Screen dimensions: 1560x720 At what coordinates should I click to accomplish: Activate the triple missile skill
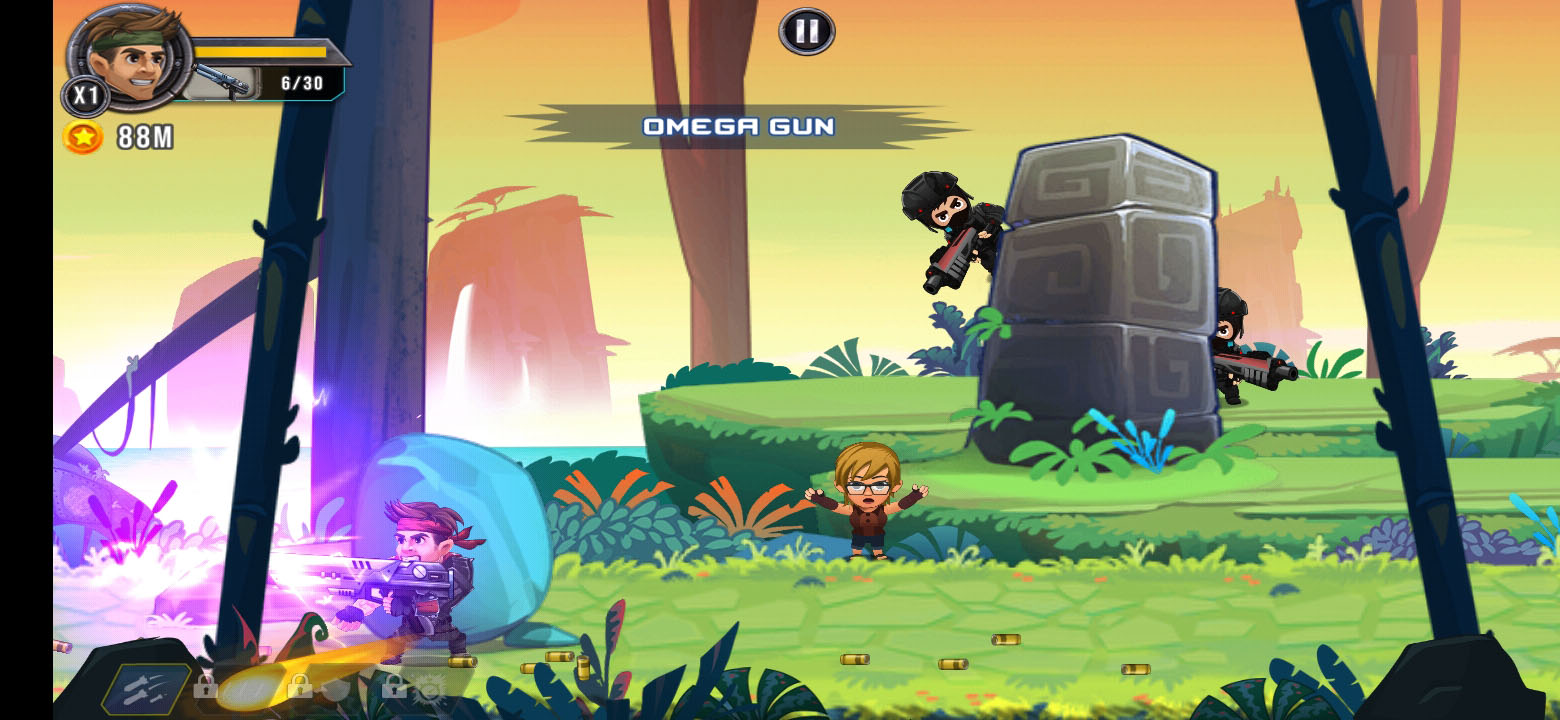tap(147, 688)
